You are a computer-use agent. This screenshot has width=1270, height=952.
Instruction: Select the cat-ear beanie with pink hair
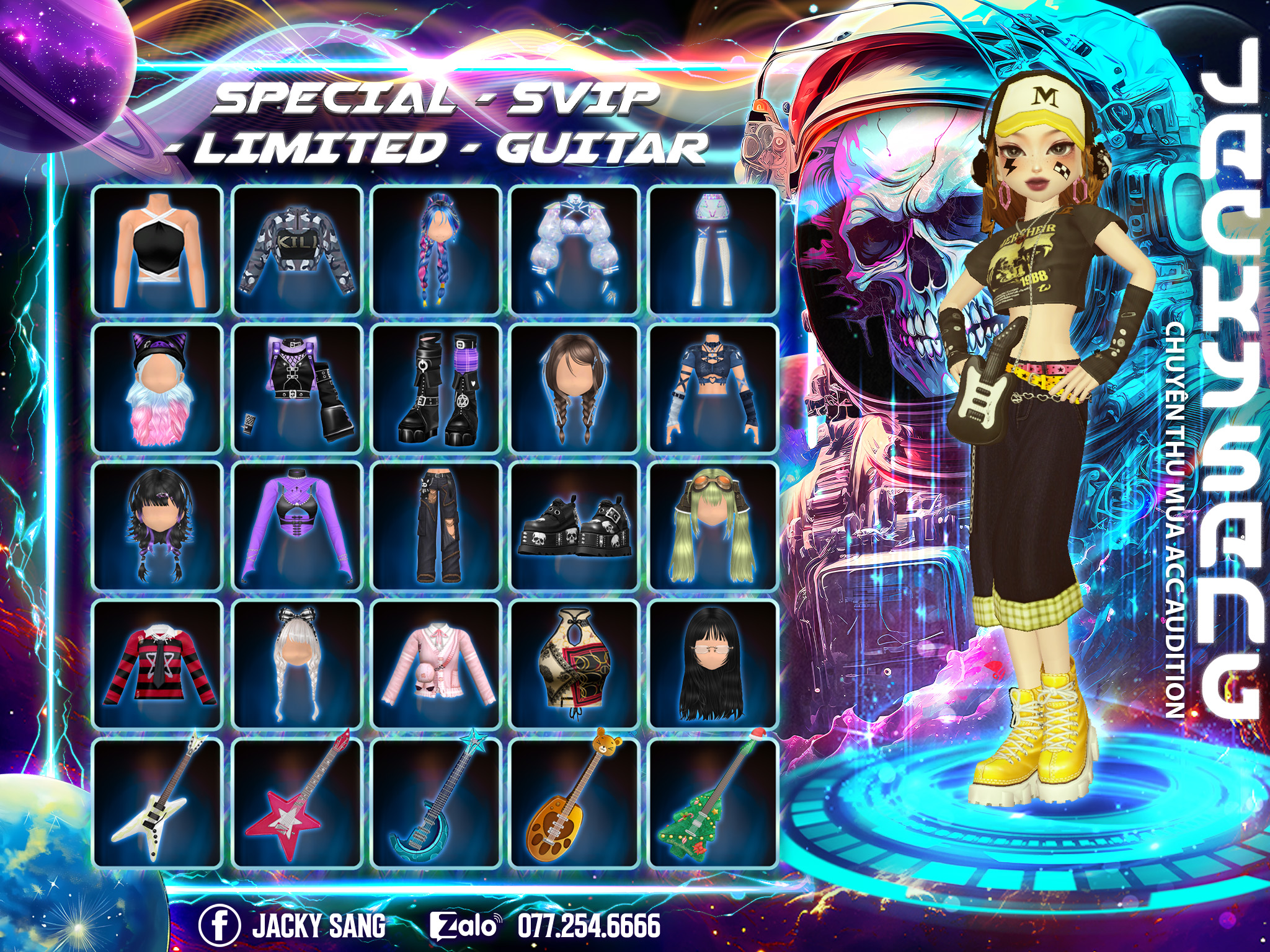158,388
